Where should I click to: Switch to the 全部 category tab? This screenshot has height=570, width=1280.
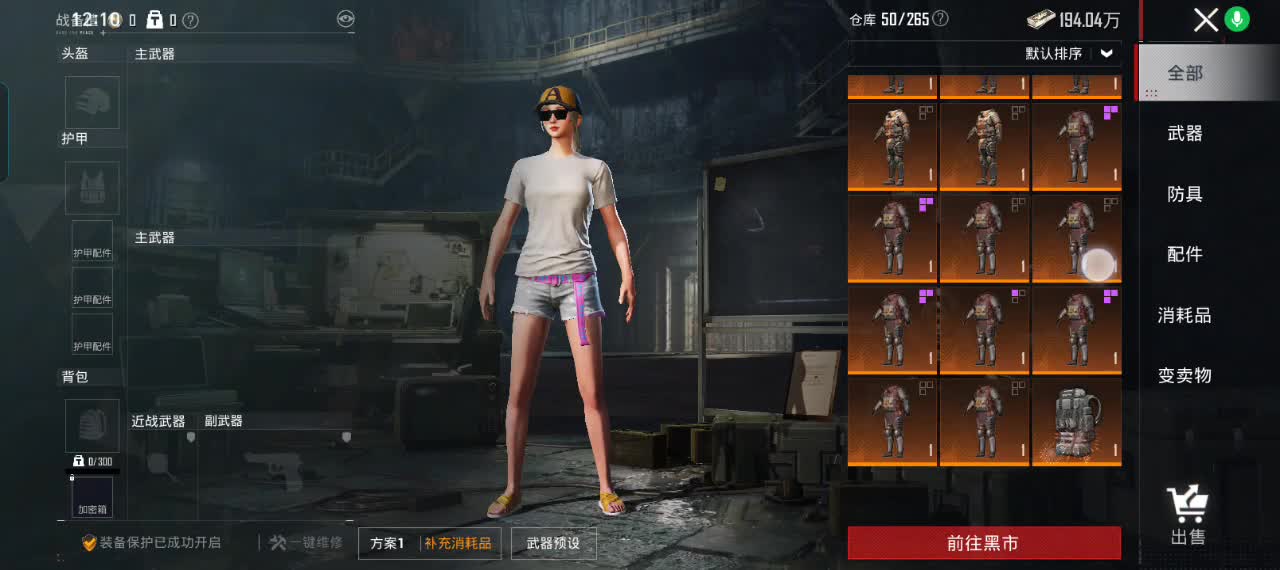[1185, 73]
